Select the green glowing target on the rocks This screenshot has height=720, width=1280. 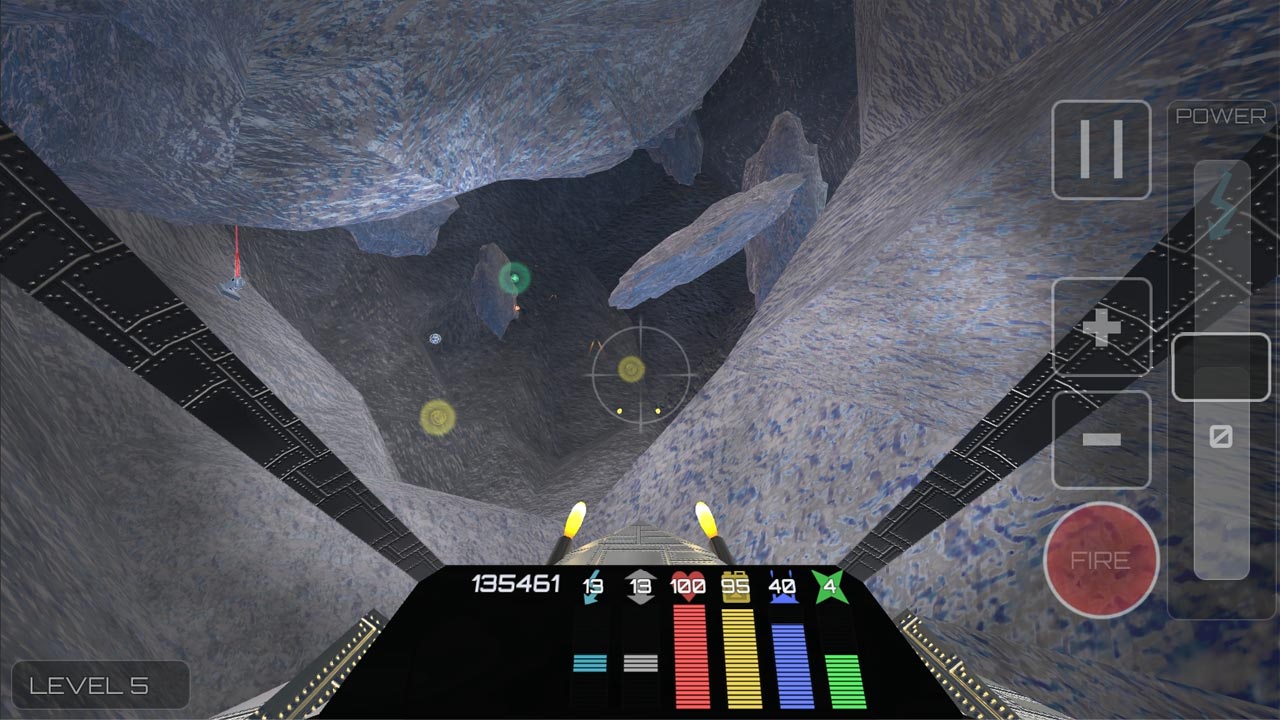(x=513, y=277)
